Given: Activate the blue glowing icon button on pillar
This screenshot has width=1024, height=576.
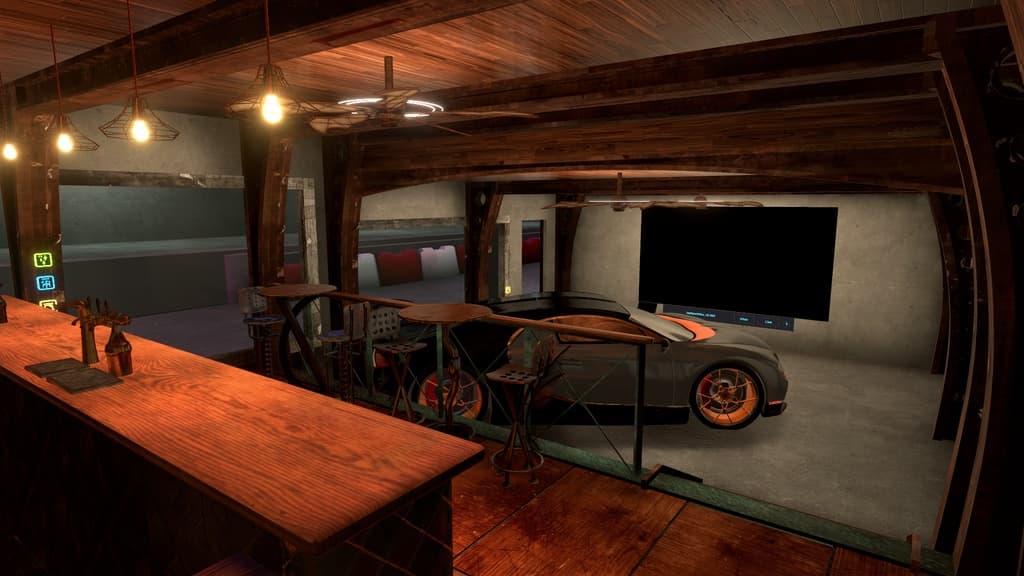Looking at the screenshot, I should point(45,283).
